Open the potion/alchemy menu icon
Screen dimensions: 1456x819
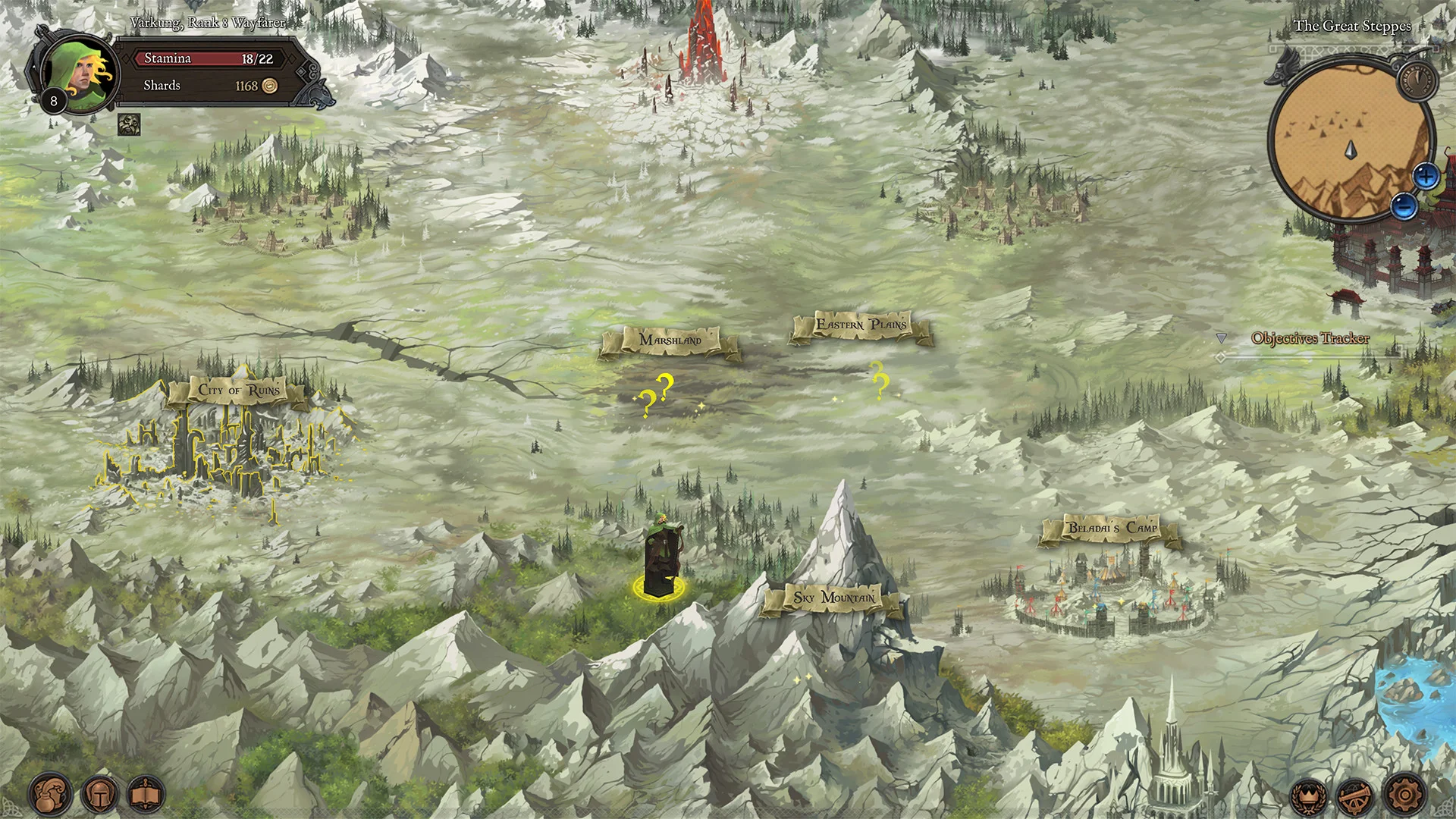coord(50,793)
